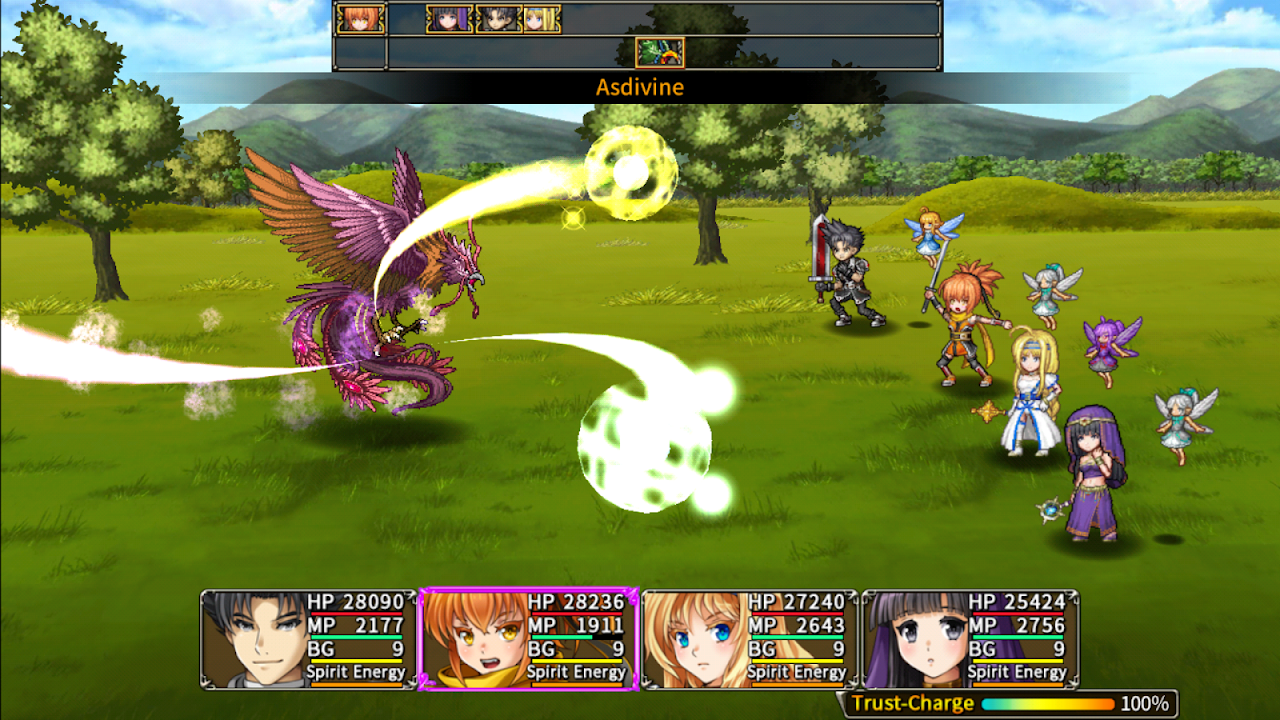Select the dark-haired swordsman's status panel
This screenshot has width=1280, height=720.
tap(308, 639)
